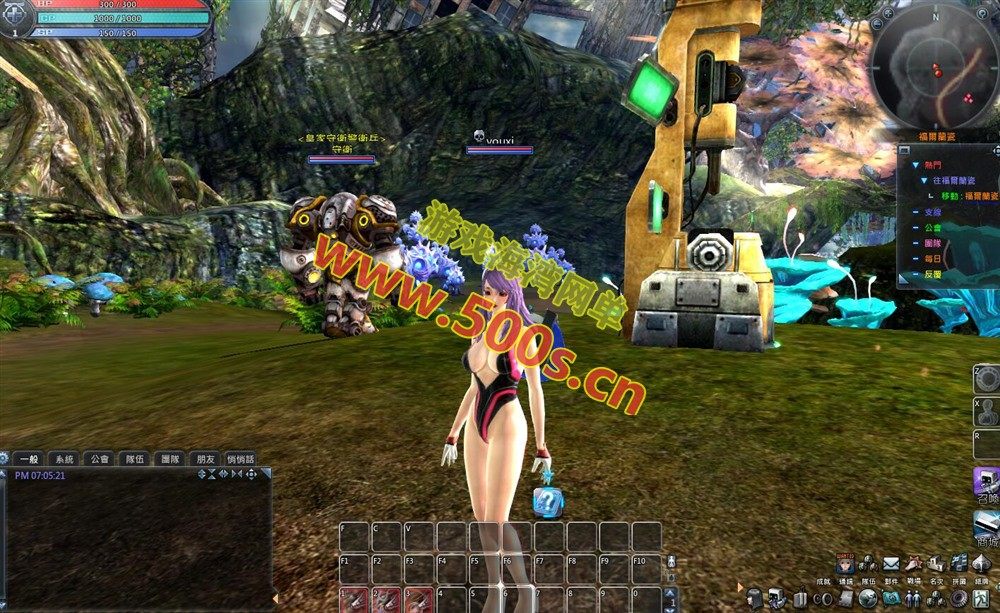
Task: Switch to the 一般 chat tab
Action: pyautogui.click(x=29, y=459)
